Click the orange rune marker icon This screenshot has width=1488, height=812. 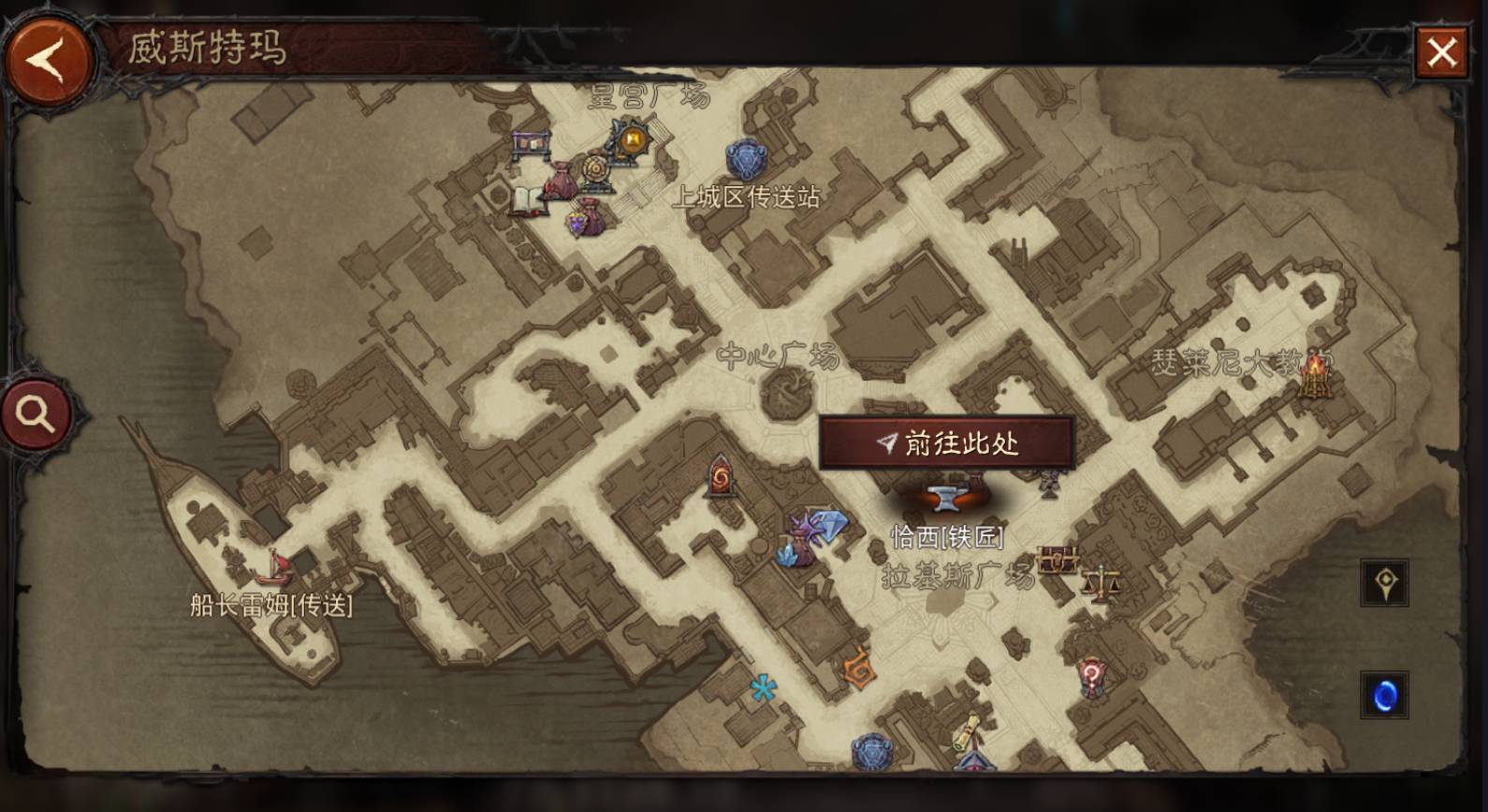tap(858, 671)
